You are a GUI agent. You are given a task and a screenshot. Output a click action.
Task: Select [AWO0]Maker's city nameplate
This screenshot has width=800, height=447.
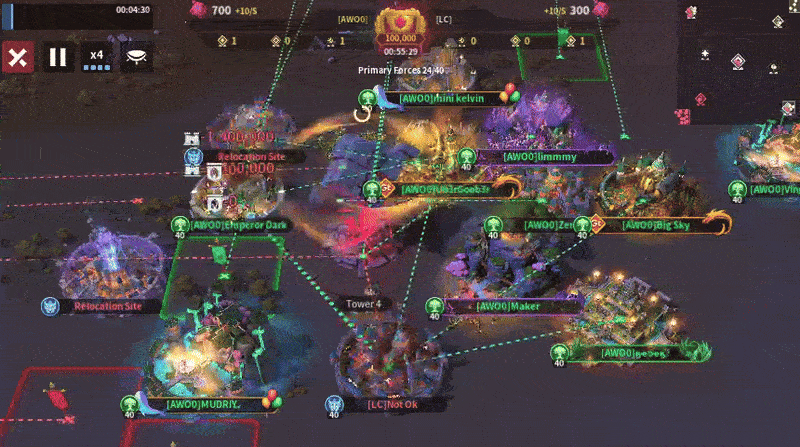510,306
